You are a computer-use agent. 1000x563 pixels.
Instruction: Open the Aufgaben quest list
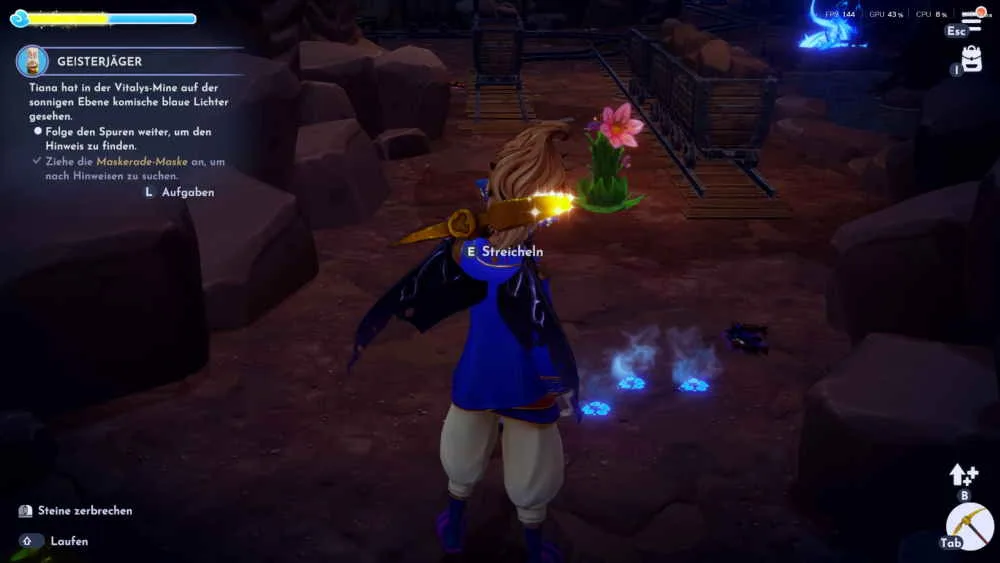click(187, 192)
